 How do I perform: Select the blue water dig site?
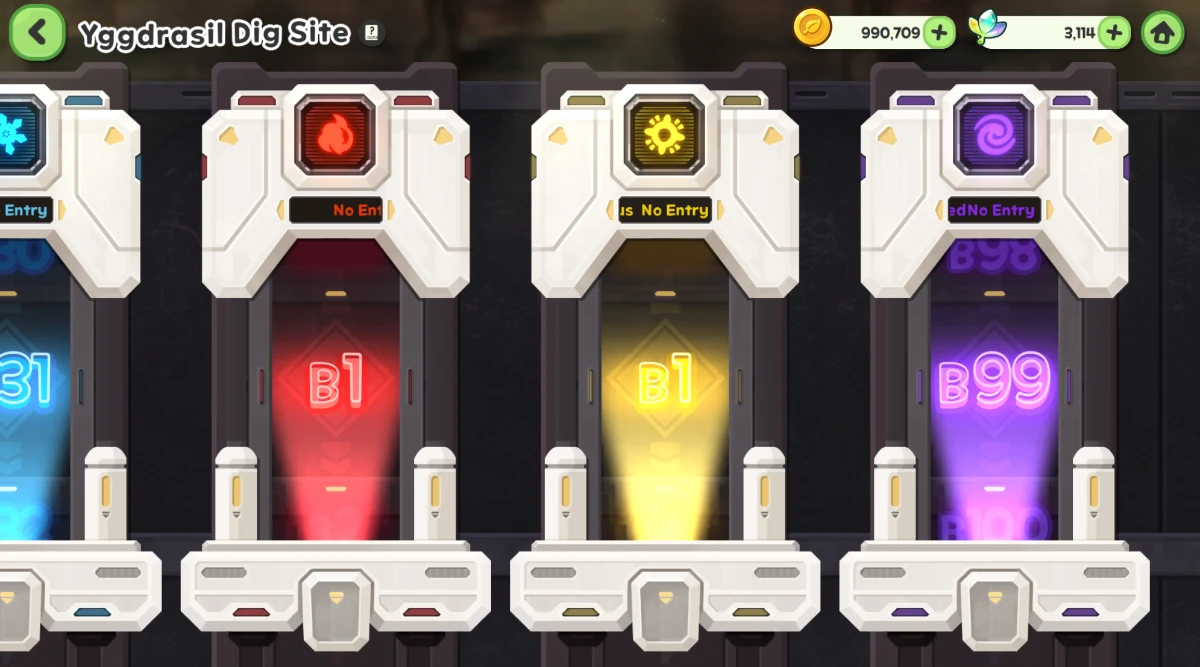coord(30,385)
